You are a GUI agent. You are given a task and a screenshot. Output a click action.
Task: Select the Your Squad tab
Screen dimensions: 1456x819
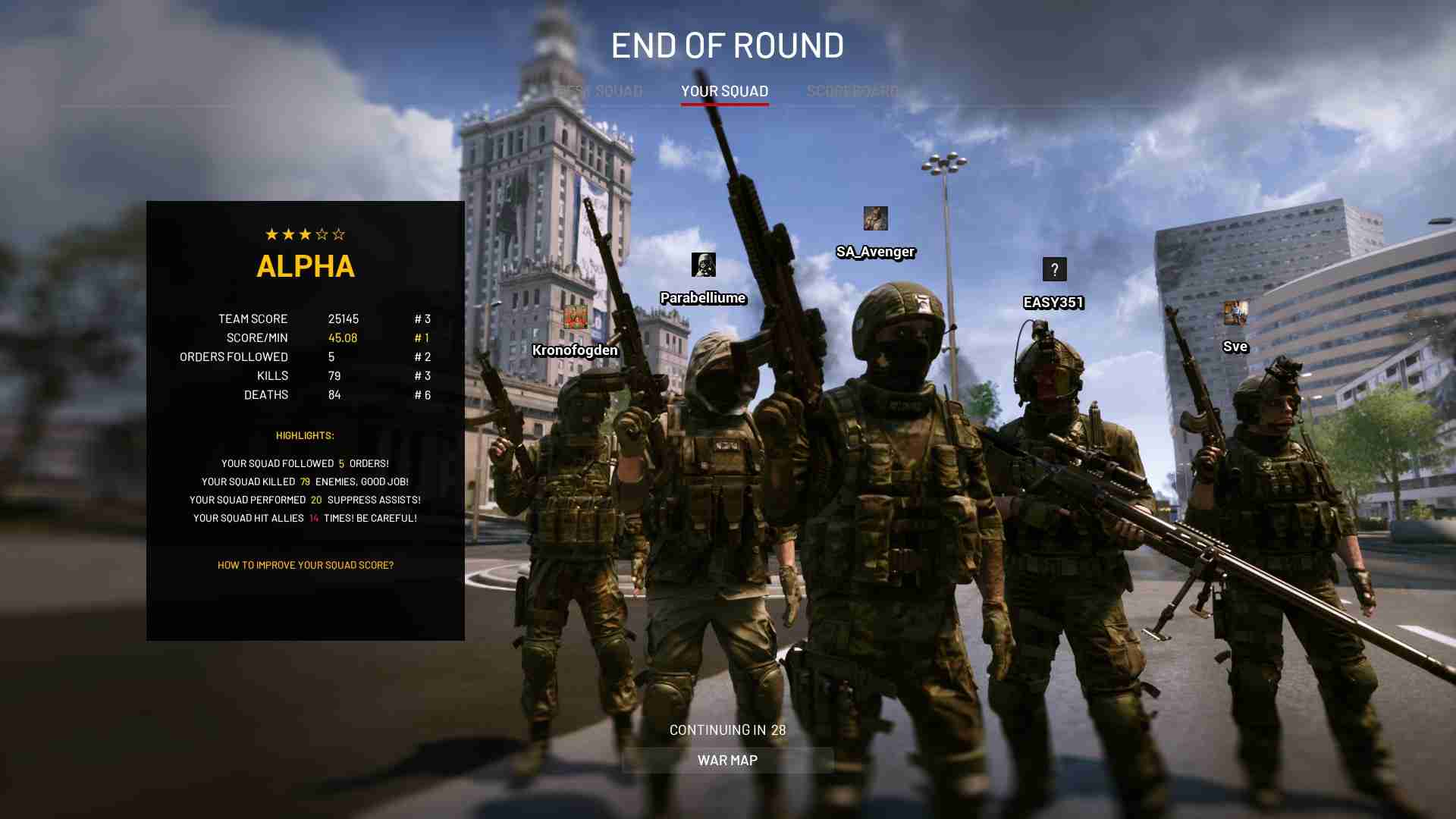click(724, 92)
